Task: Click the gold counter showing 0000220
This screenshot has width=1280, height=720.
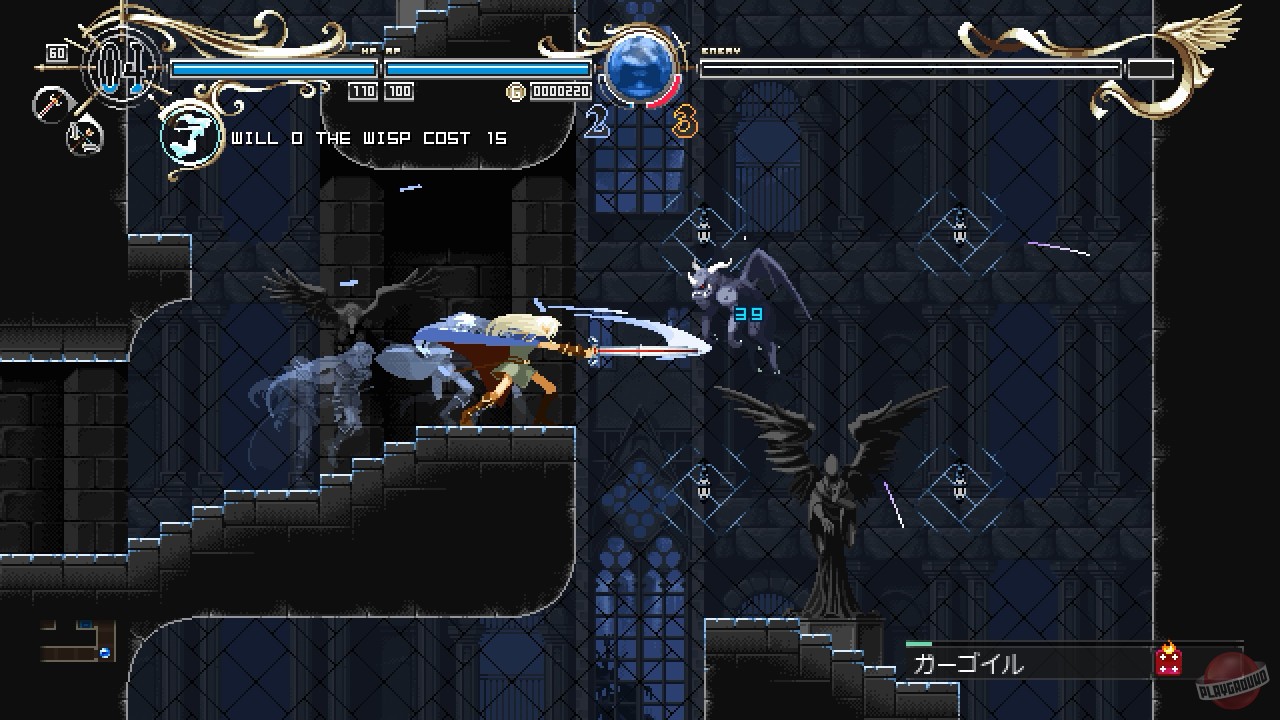Action: (x=561, y=90)
